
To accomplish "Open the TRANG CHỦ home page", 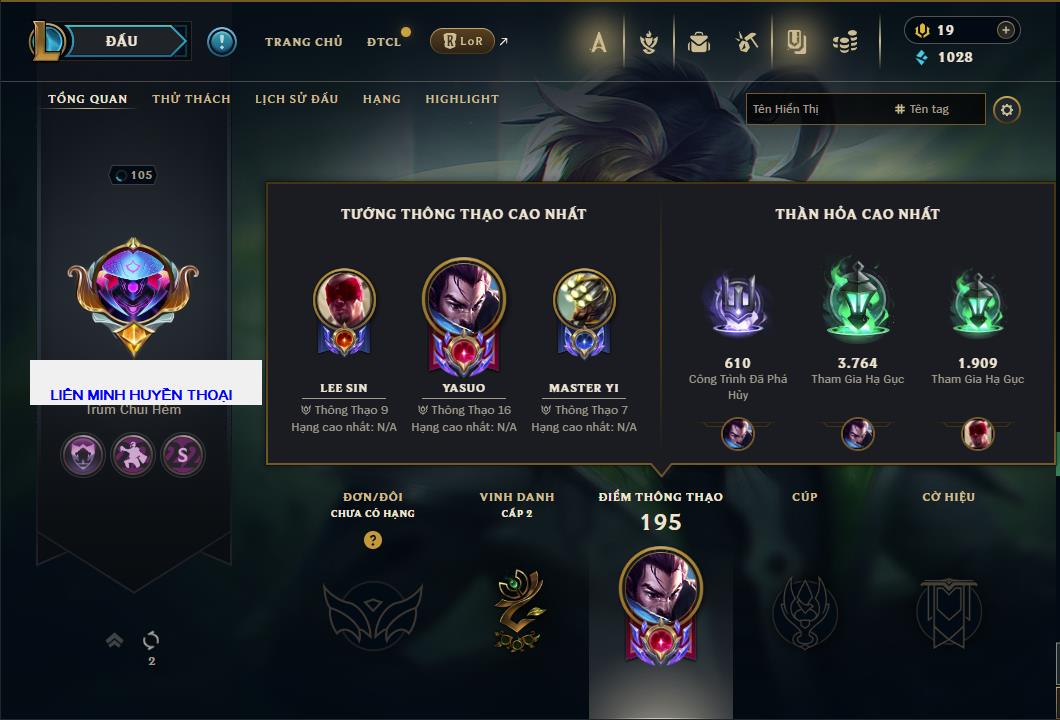I will [303, 42].
